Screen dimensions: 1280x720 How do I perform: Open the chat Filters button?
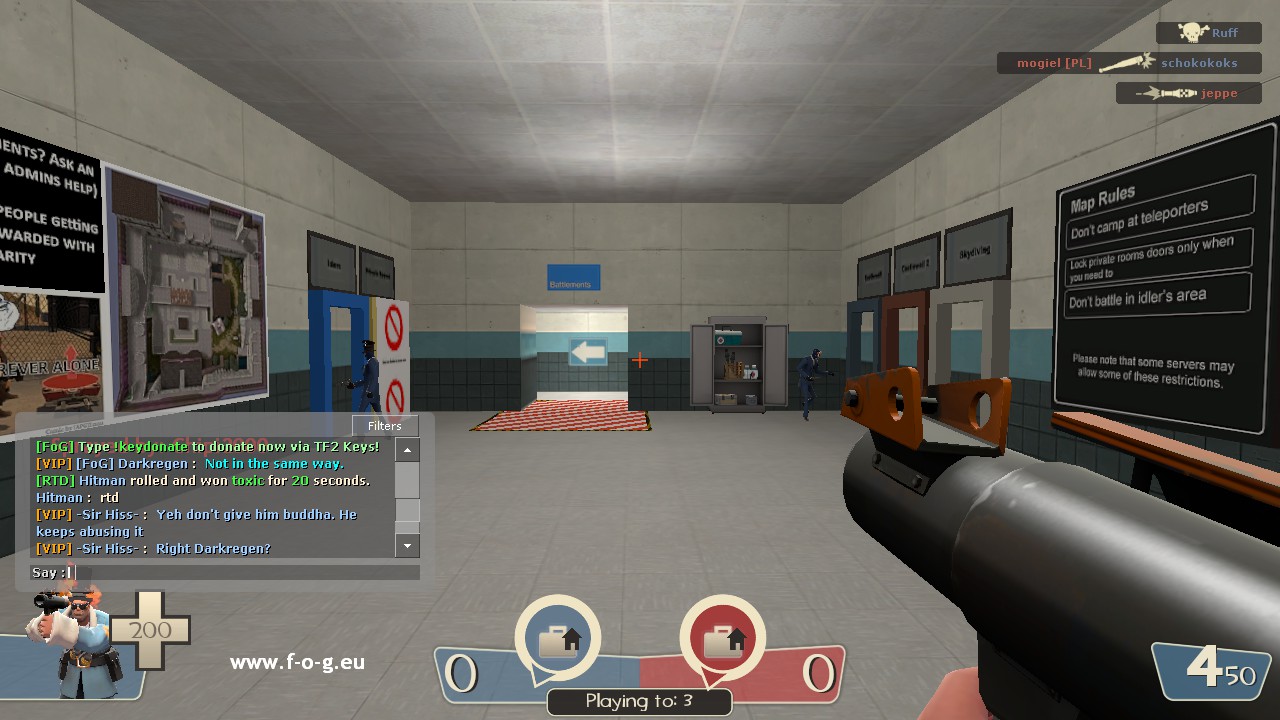(x=385, y=425)
